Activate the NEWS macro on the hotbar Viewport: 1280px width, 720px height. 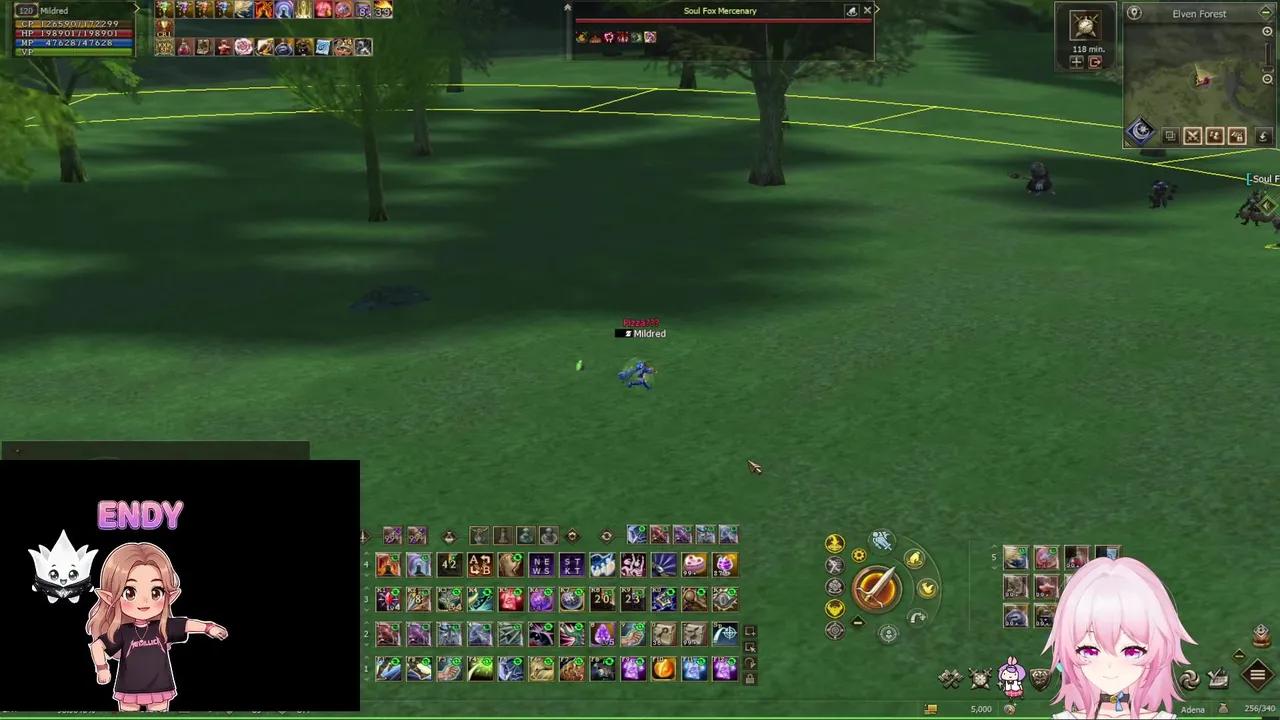tap(541, 565)
